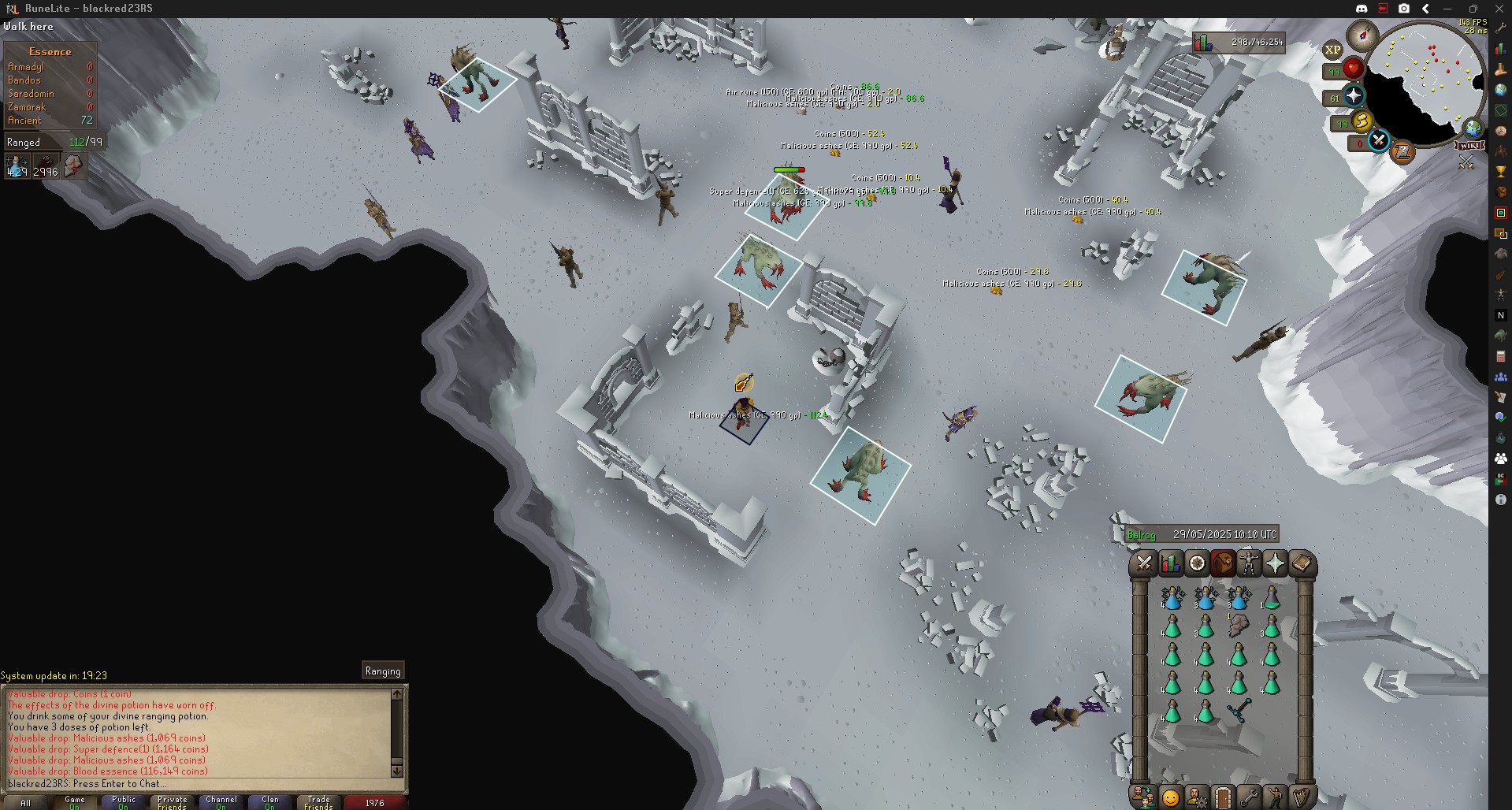Click the compass to face north

click(x=1361, y=35)
